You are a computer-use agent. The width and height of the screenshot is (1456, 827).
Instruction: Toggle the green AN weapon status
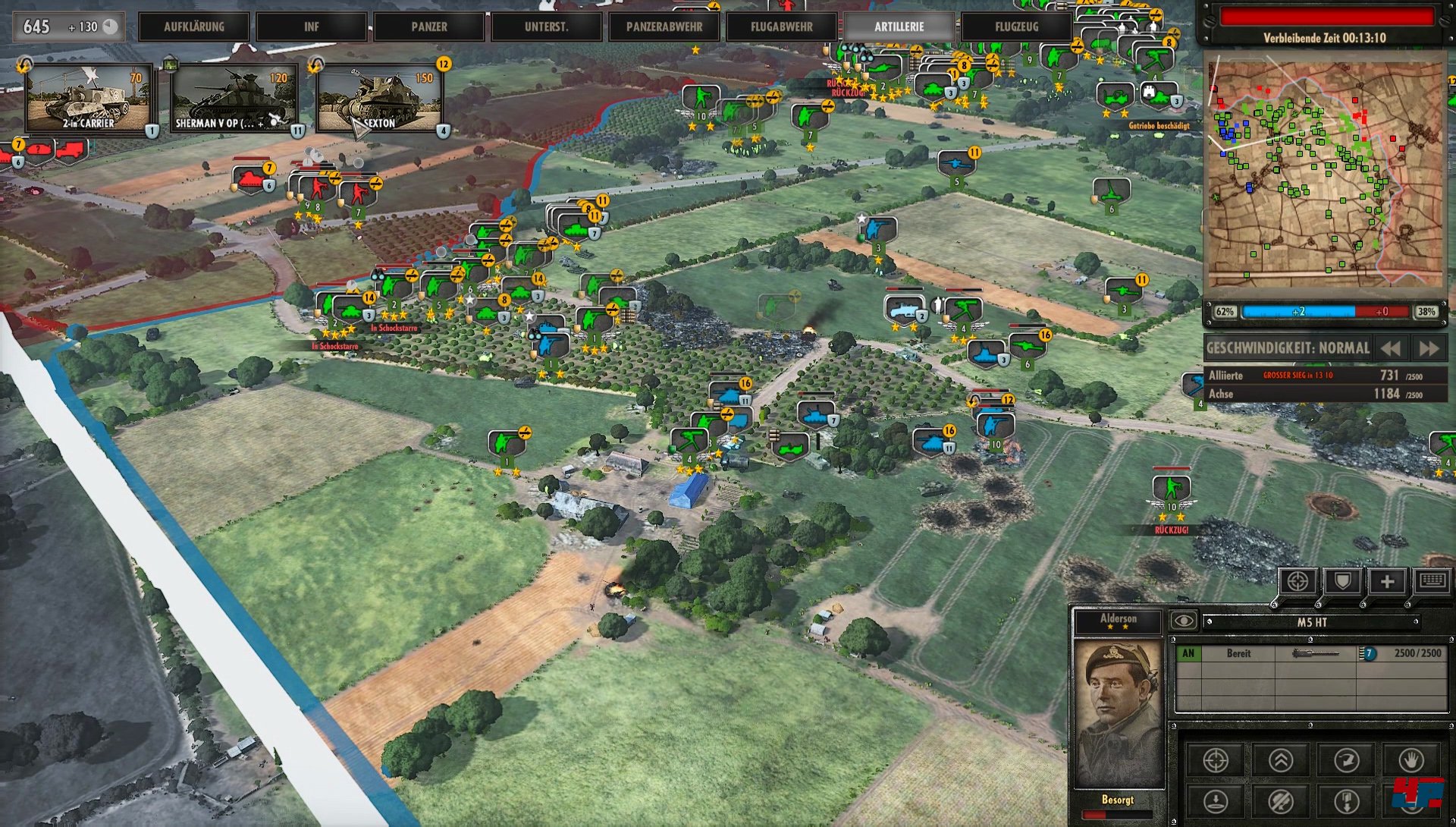point(1188,653)
